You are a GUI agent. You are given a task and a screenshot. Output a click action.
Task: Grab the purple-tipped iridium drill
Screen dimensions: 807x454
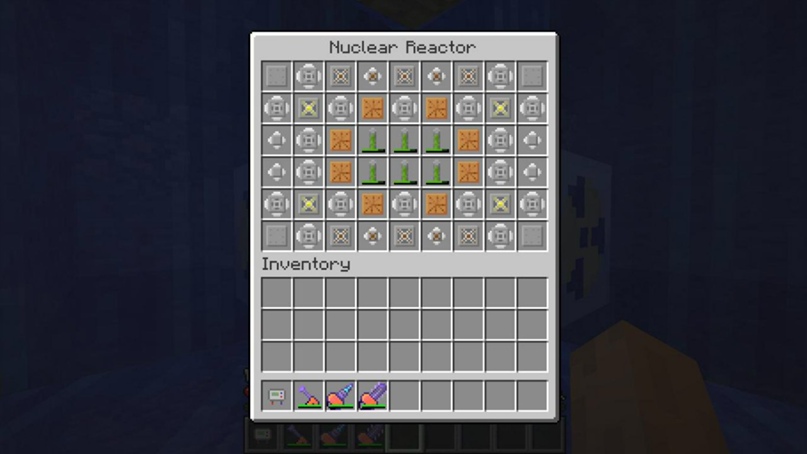click(x=373, y=396)
